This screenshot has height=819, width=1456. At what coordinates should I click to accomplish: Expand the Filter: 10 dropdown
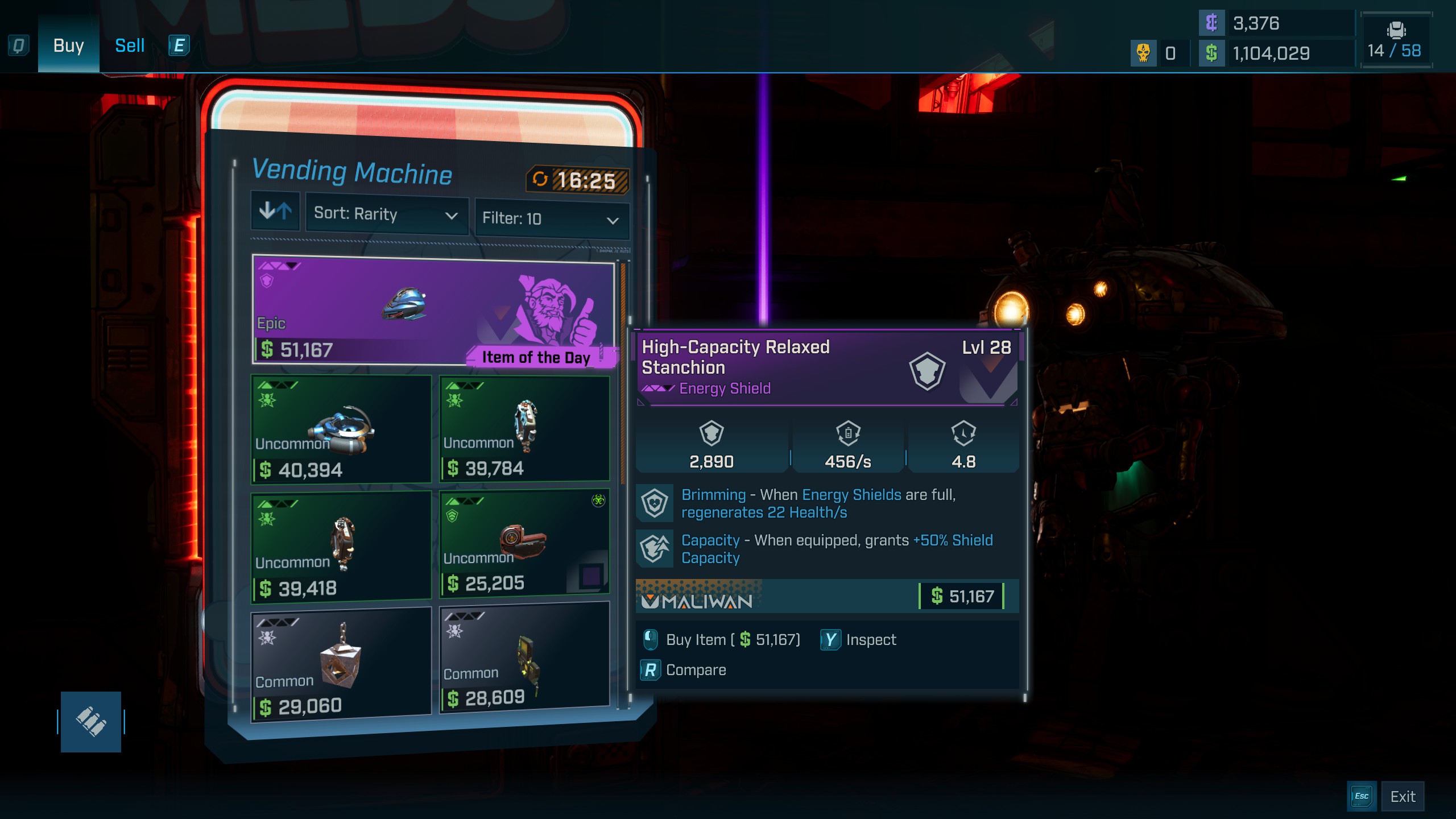click(551, 218)
